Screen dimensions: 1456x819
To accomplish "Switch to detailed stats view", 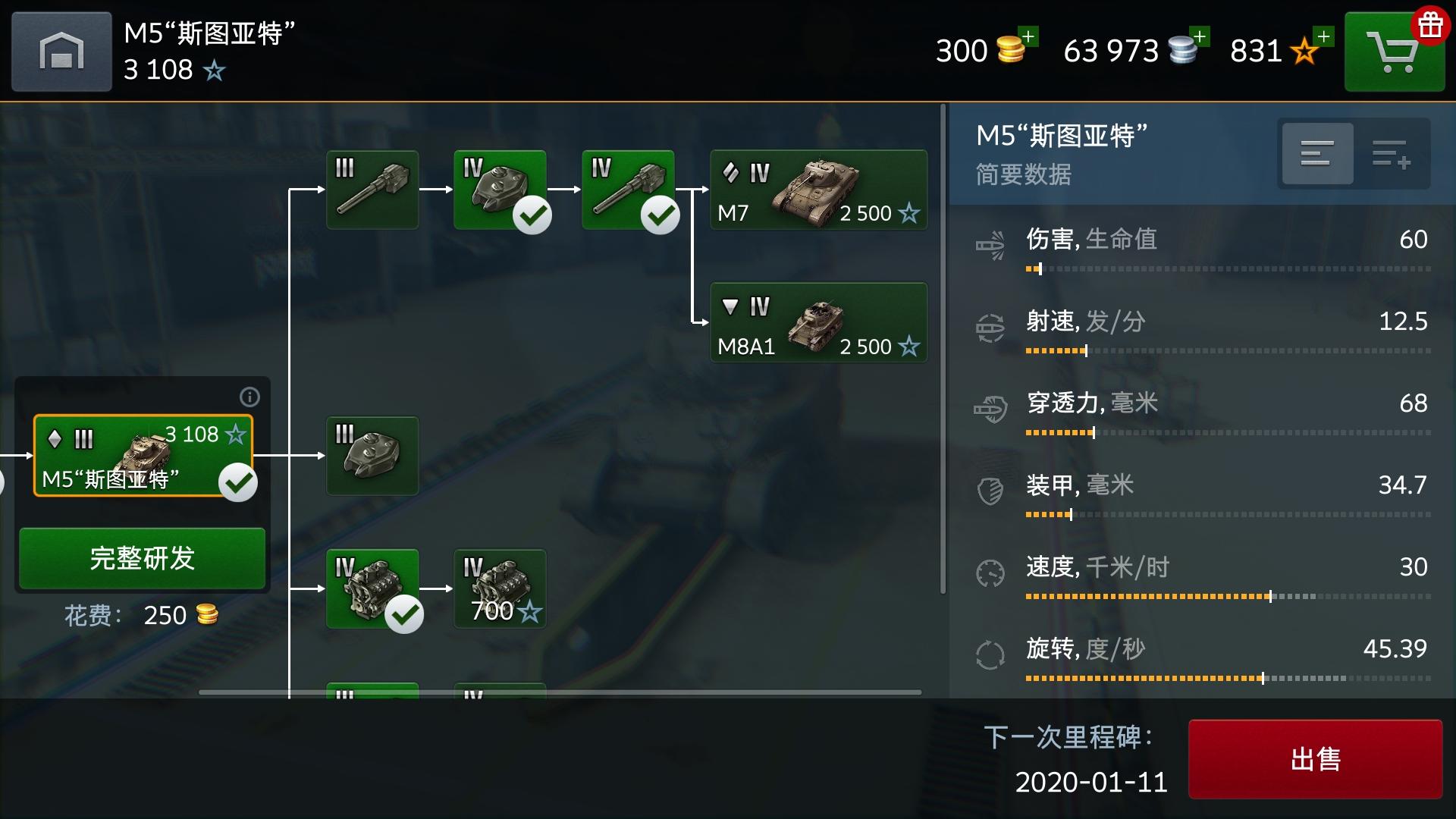I will (x=1317, y=153).
